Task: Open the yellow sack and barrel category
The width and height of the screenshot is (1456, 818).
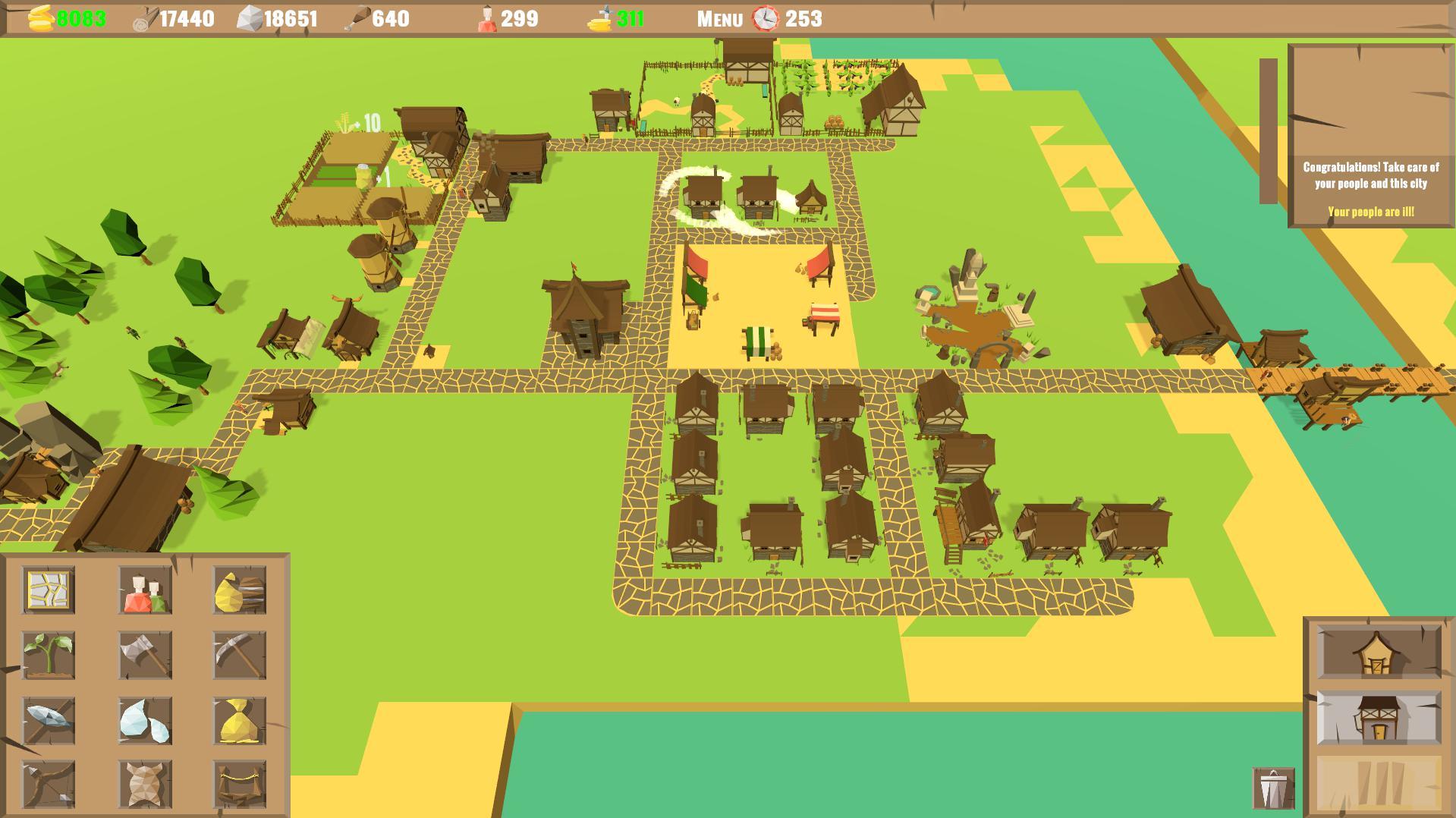Action: click(x=239, y=590)
